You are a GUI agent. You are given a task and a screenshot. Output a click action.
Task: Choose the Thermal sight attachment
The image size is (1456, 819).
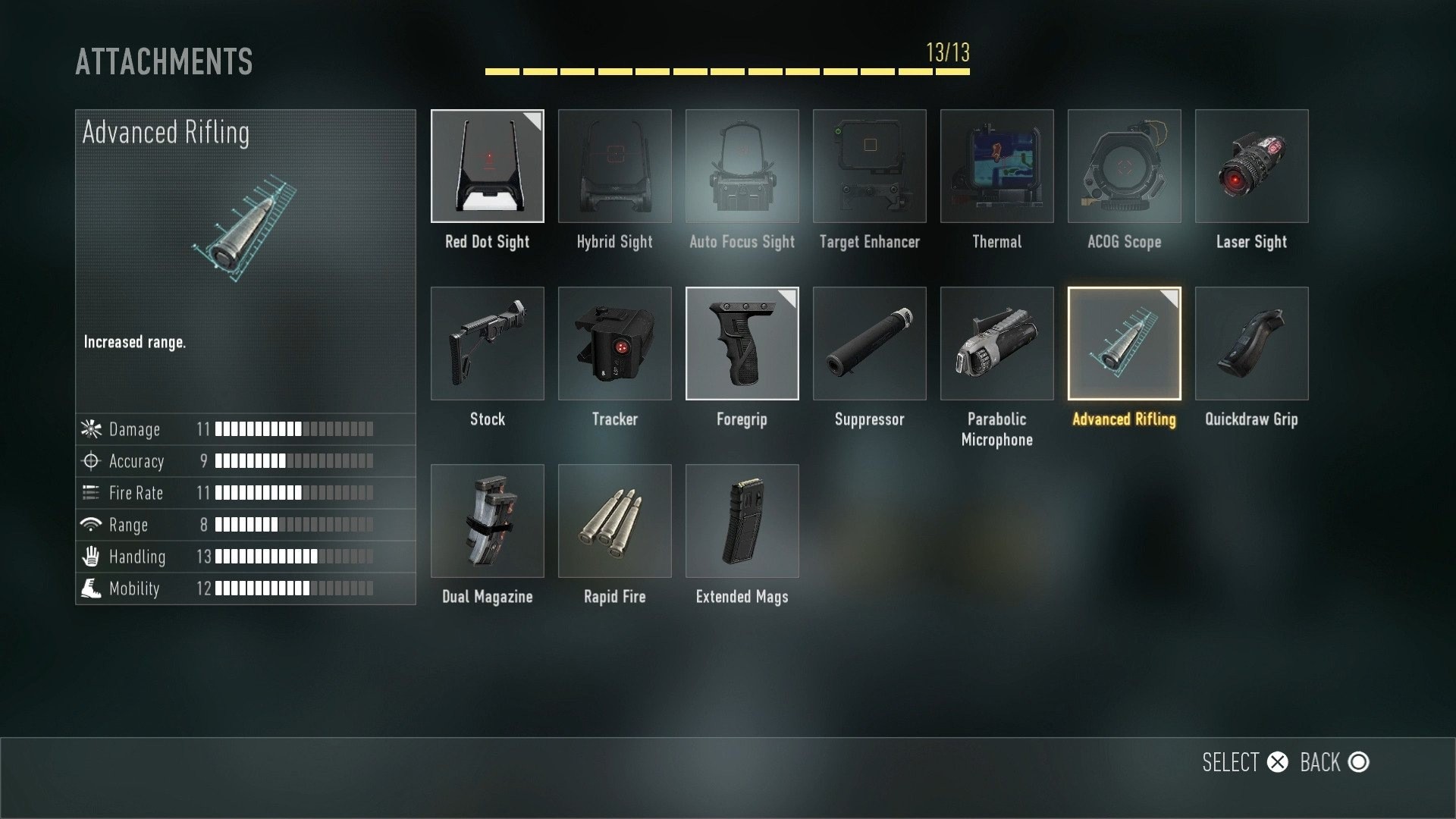pyautogui.click(x=996, y=166)
